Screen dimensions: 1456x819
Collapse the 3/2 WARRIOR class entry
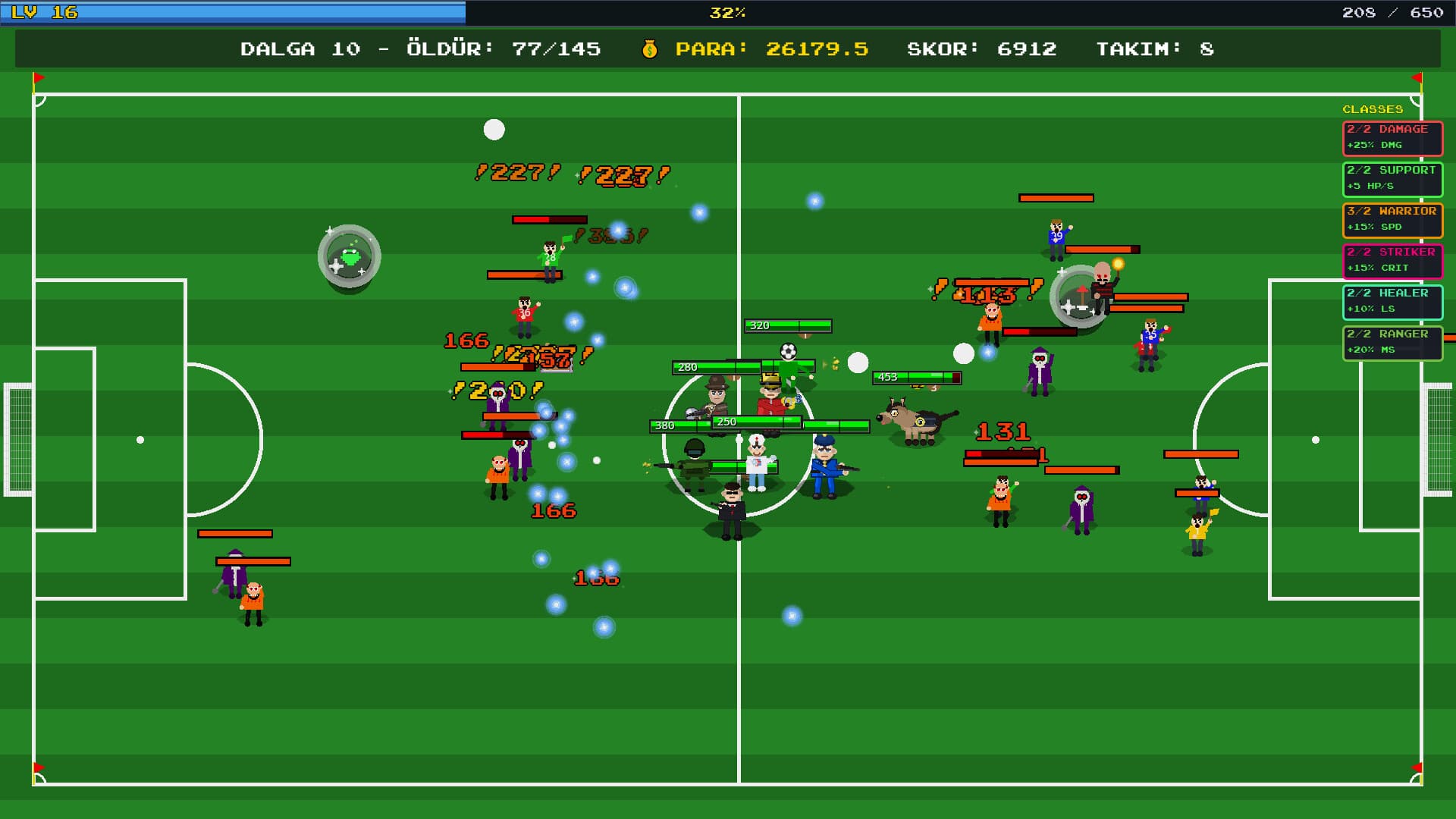[x=1392, y=221]
